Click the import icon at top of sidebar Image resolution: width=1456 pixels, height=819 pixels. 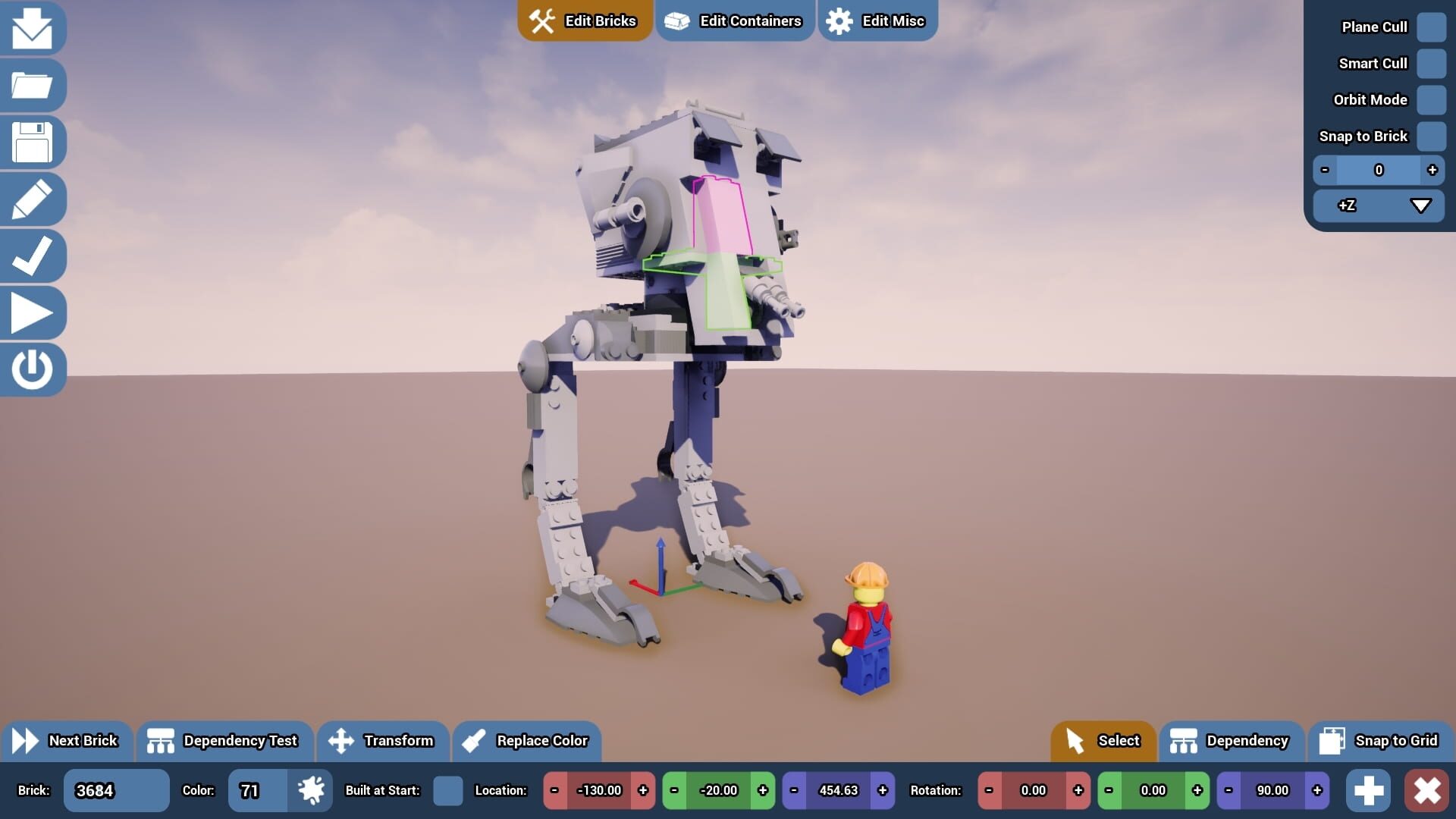(33, 28)
